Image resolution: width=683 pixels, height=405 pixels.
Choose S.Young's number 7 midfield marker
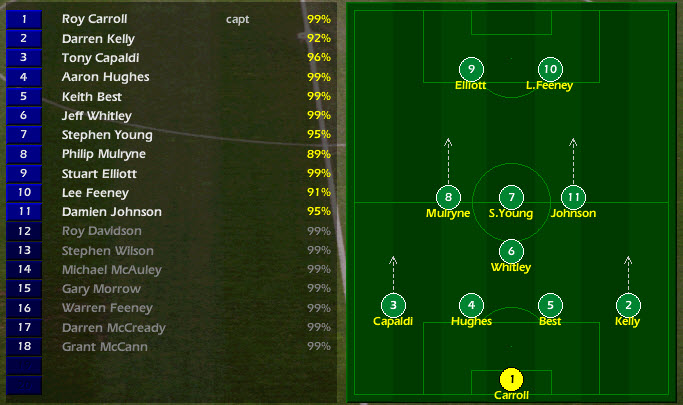[x=511, y=197]
